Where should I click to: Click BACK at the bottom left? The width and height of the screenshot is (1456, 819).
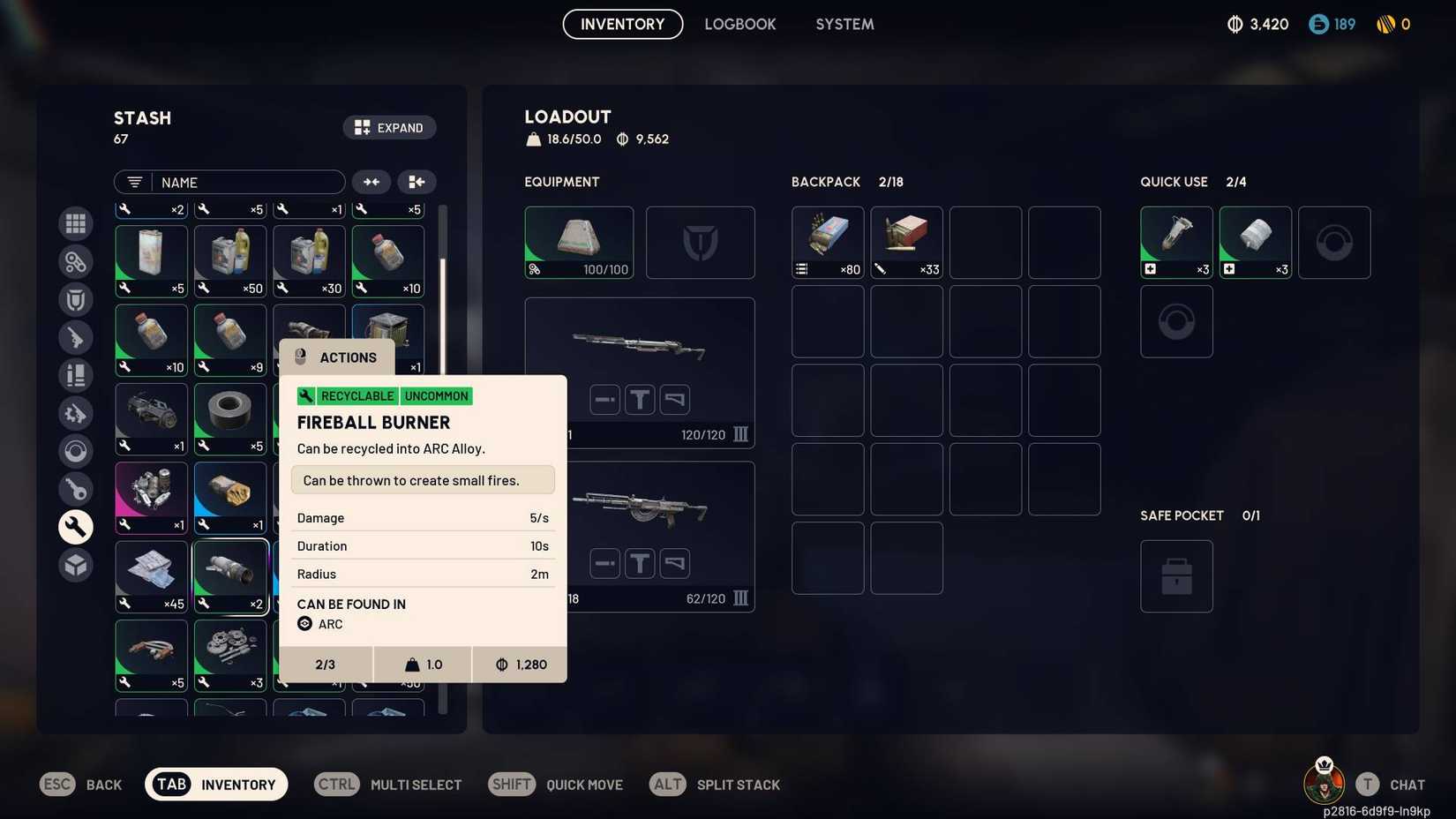(x=103, y=784)
